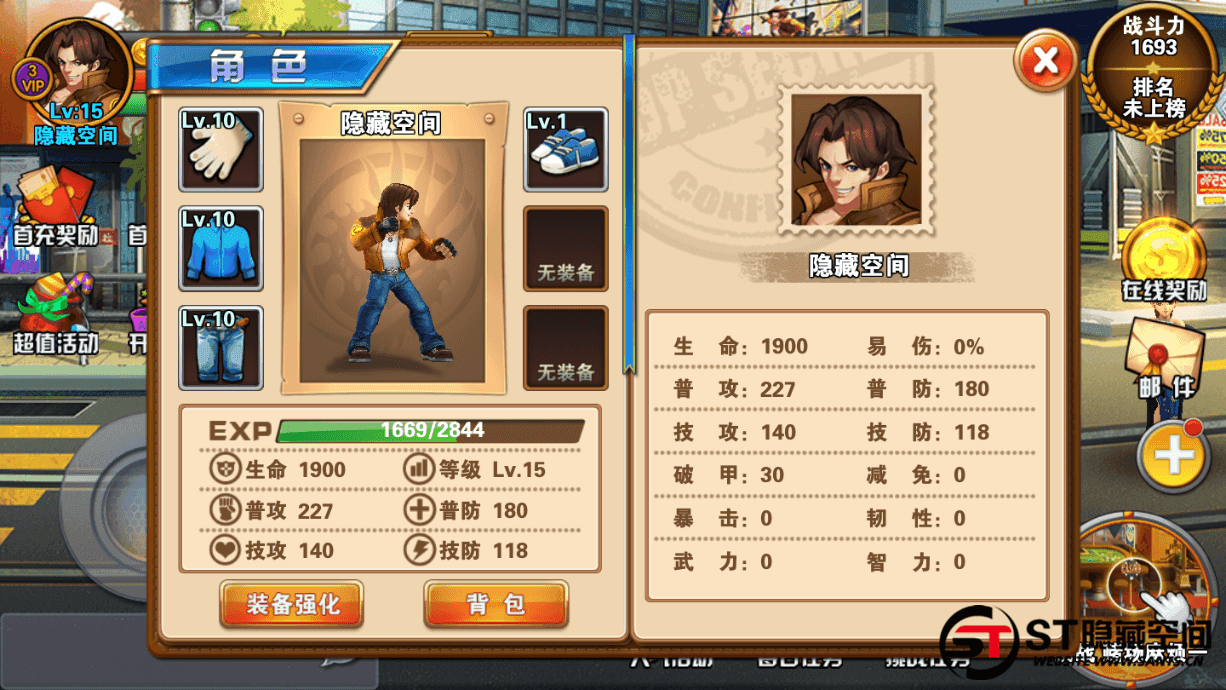Click the character portrait stamp

[x=856, y=160]
